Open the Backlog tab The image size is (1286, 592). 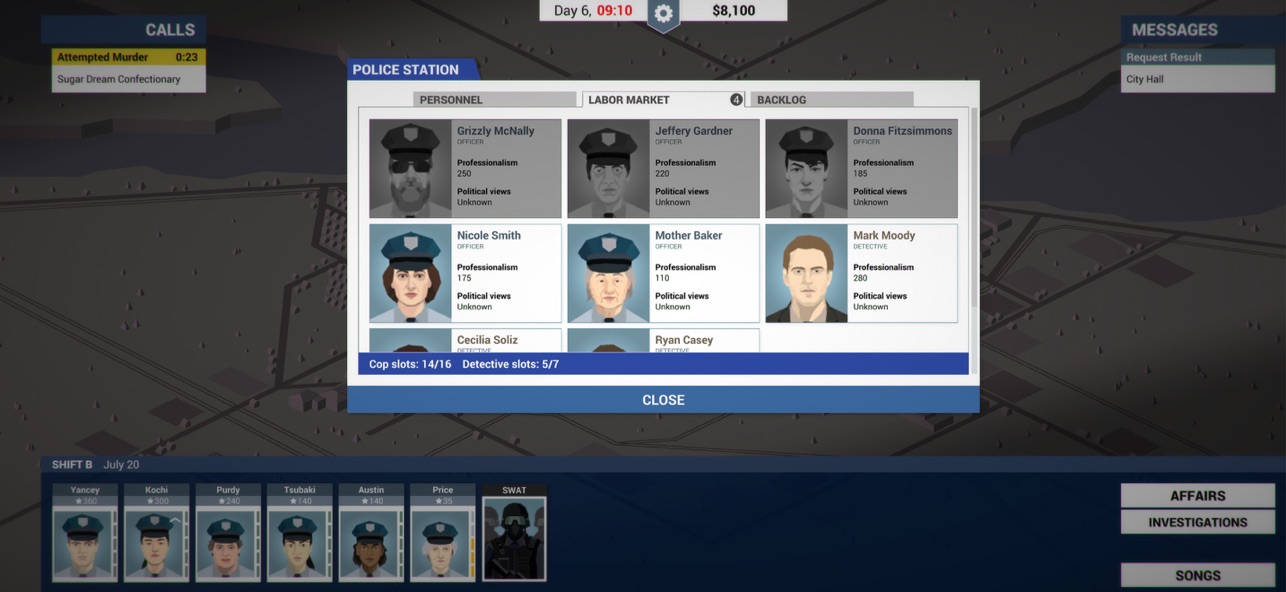(x=831, y=100)
